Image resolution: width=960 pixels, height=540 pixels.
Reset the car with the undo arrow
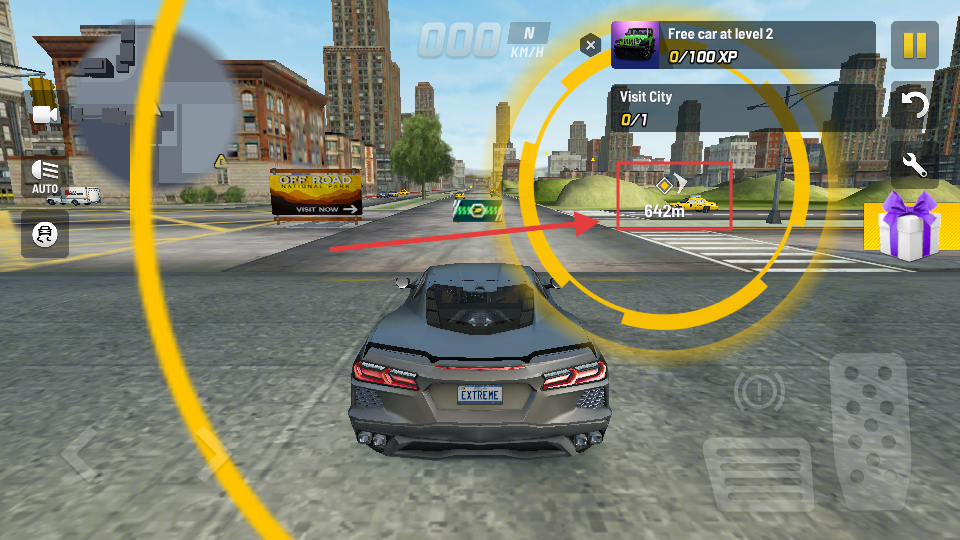914,104
